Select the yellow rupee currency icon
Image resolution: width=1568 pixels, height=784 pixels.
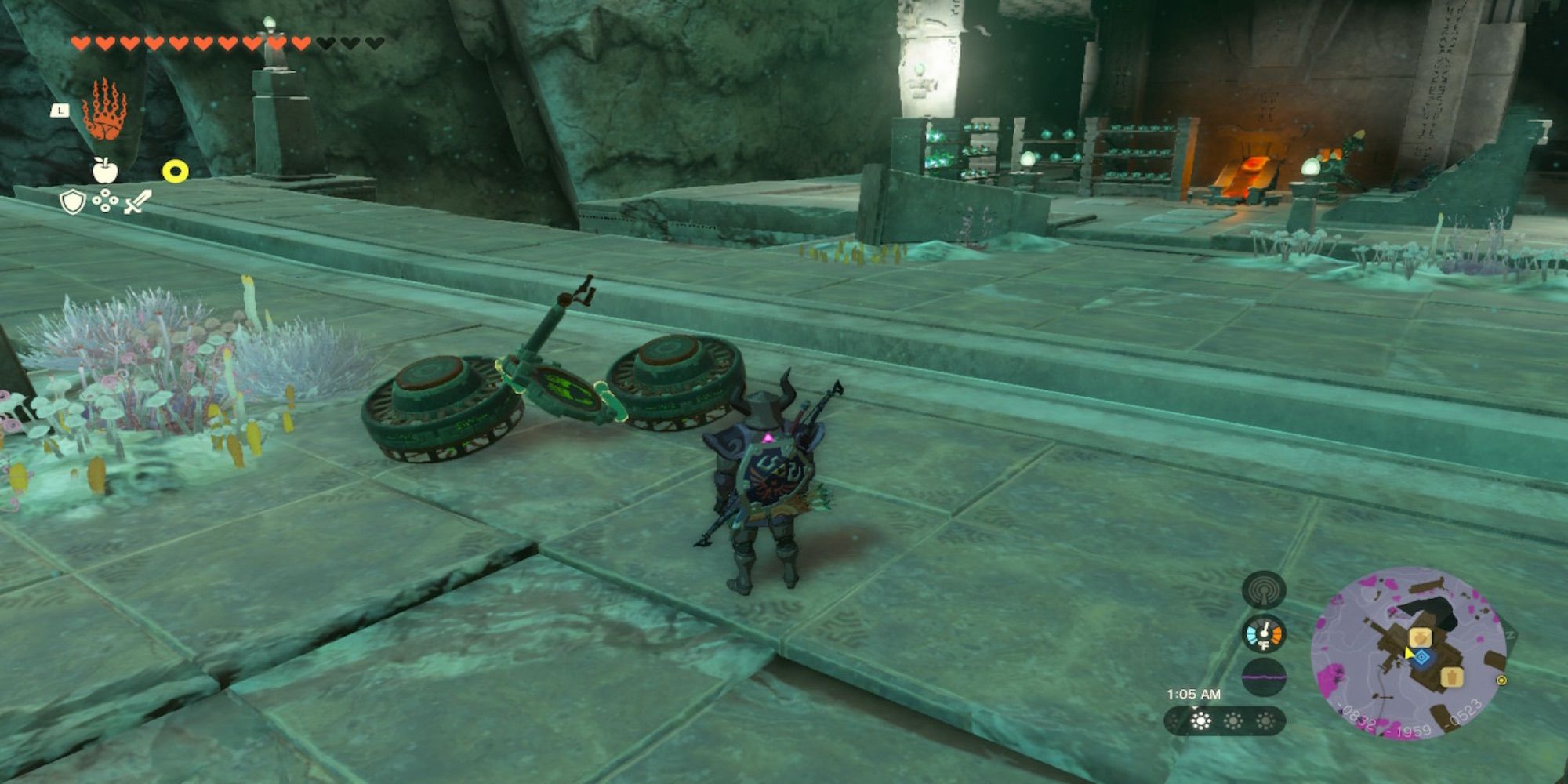point(174,171)
